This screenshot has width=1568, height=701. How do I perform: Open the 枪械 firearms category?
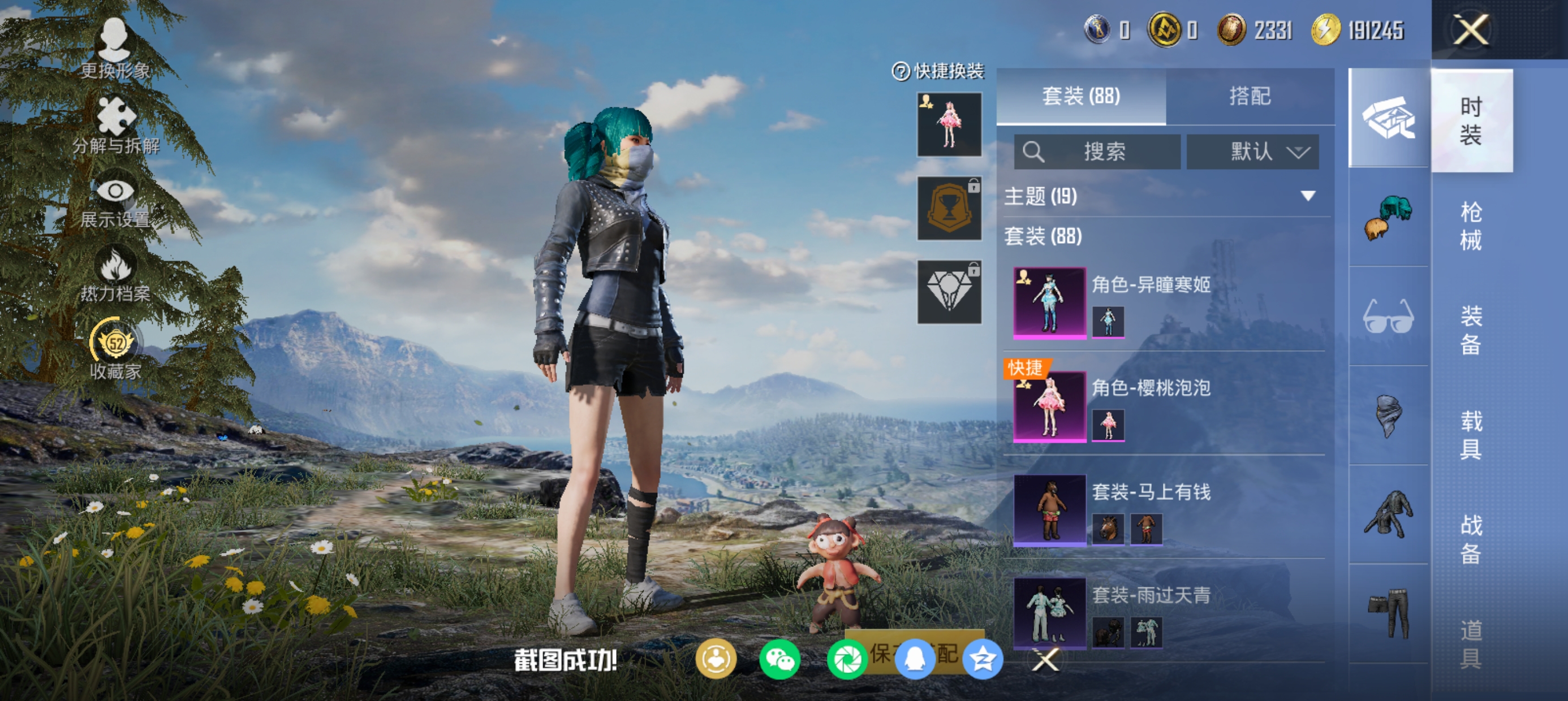[x=1471, y=226]
